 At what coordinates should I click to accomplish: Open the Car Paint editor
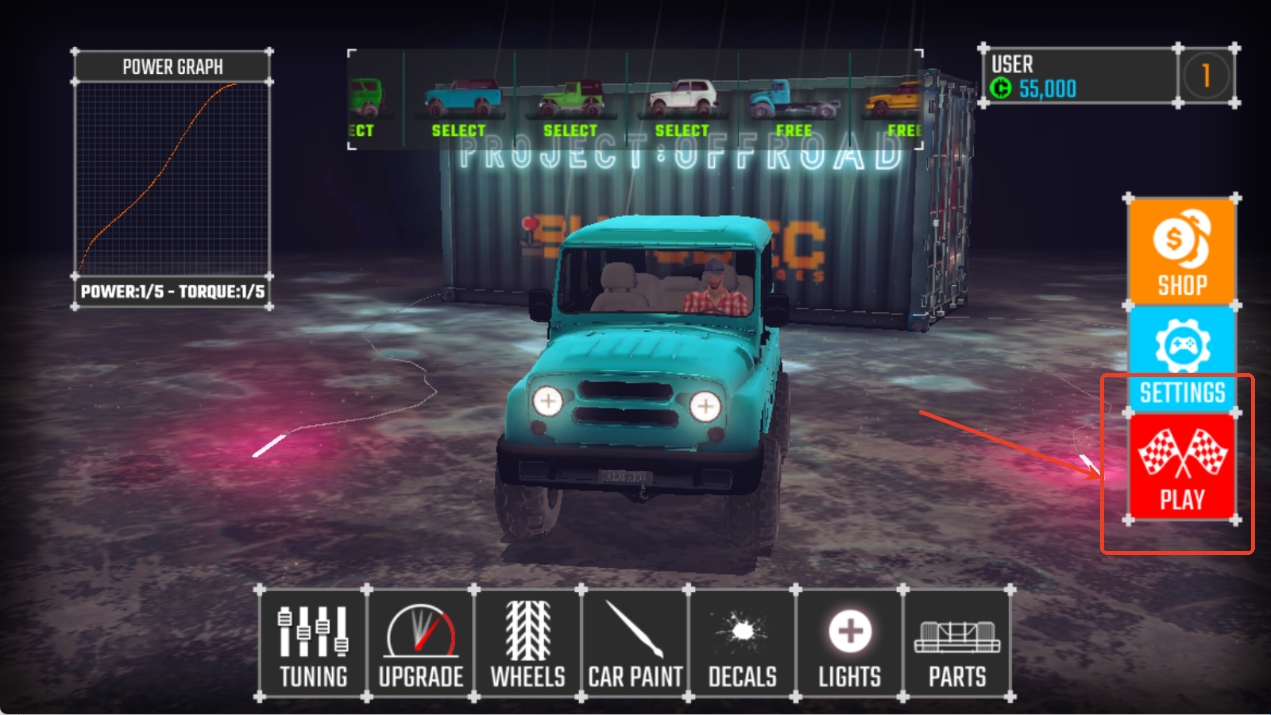coord(635,643)
